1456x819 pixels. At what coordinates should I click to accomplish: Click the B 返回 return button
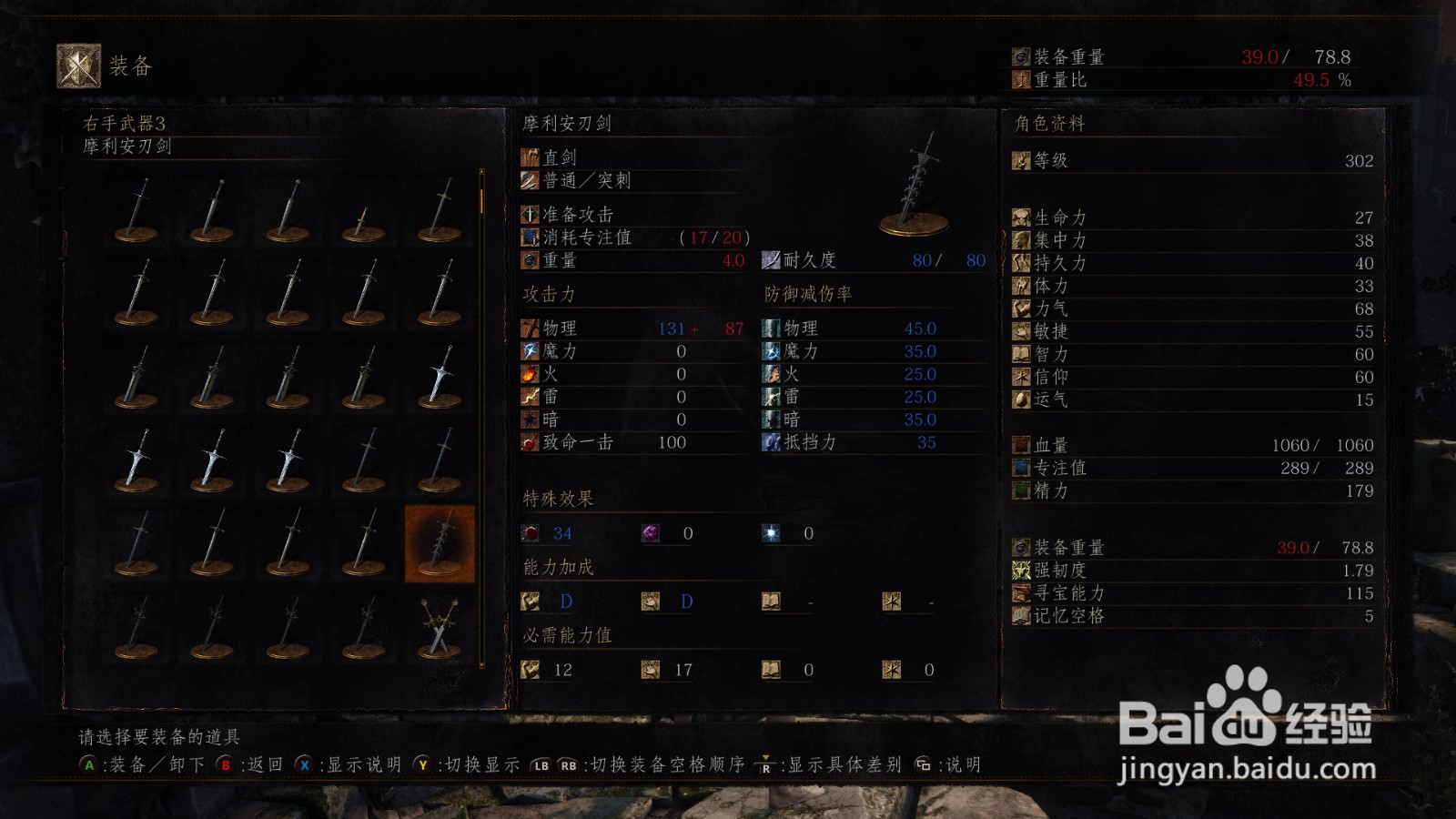click(x=226, y=765)
